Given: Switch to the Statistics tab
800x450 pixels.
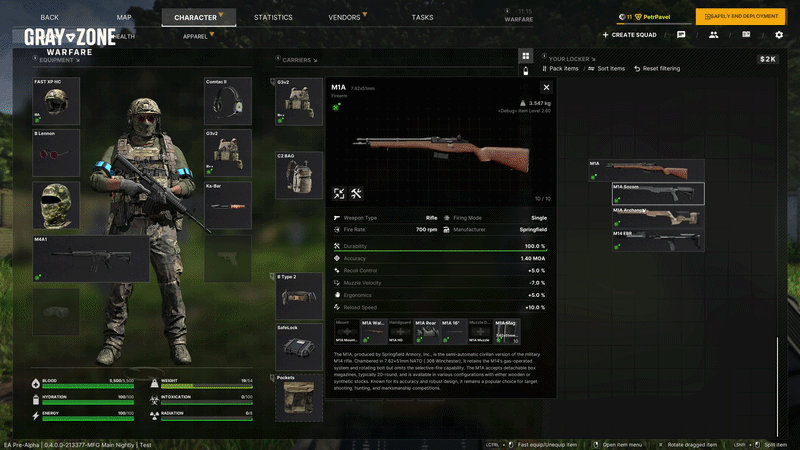Looking at the screenshot, I should [273, 17].
